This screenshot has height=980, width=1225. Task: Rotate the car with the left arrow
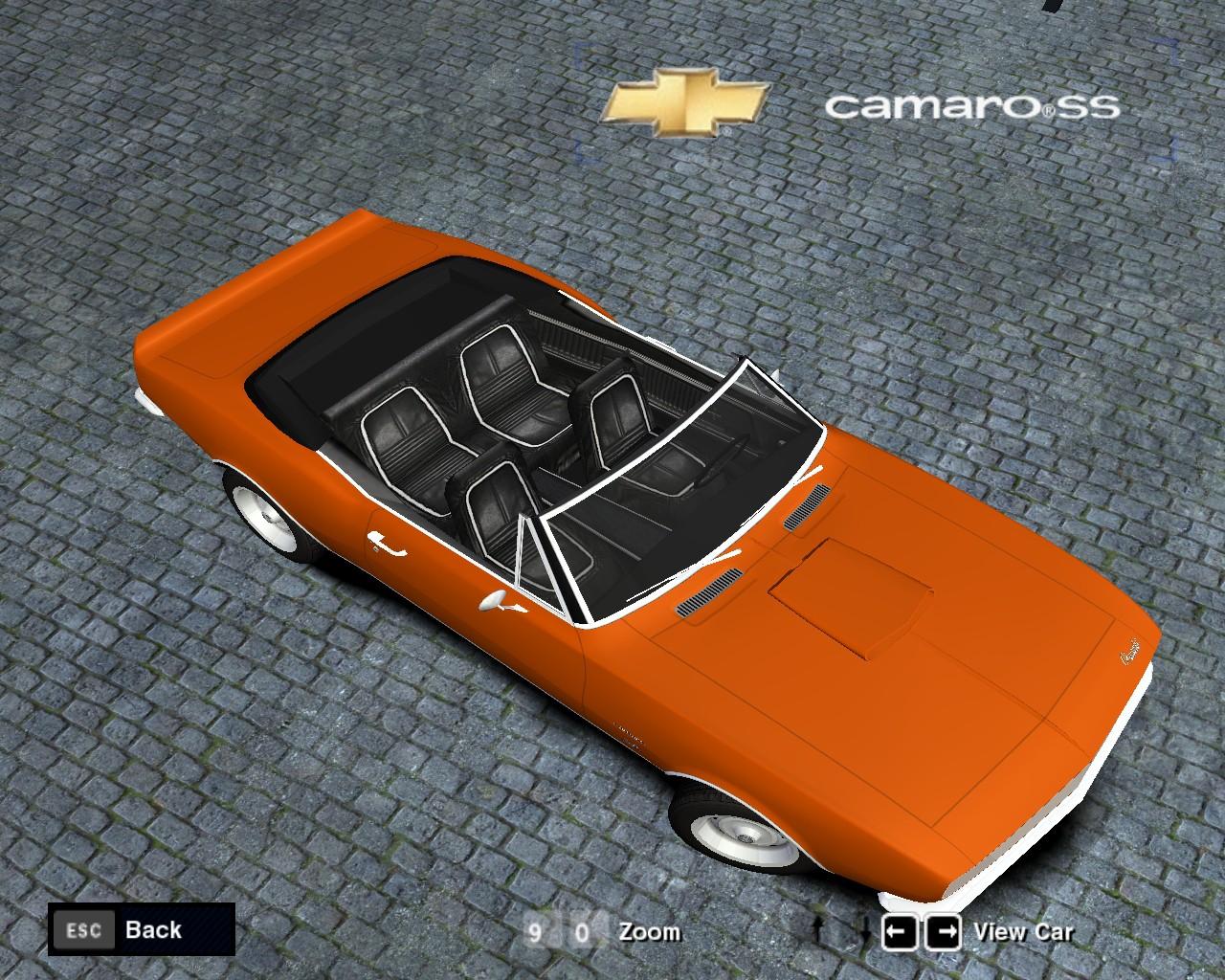(899, 931)
